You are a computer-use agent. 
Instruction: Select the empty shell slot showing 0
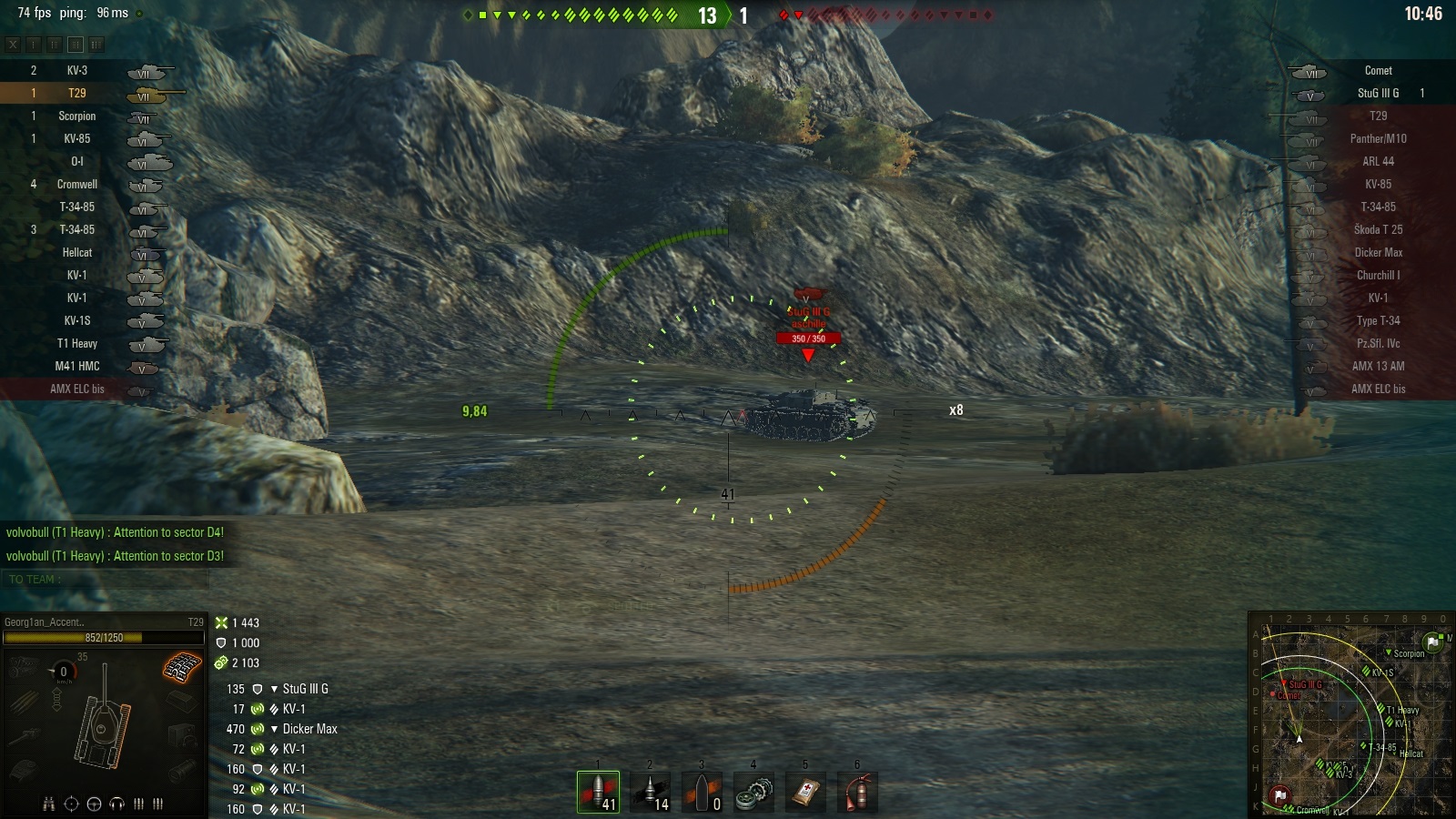click(x=702, y=792)
